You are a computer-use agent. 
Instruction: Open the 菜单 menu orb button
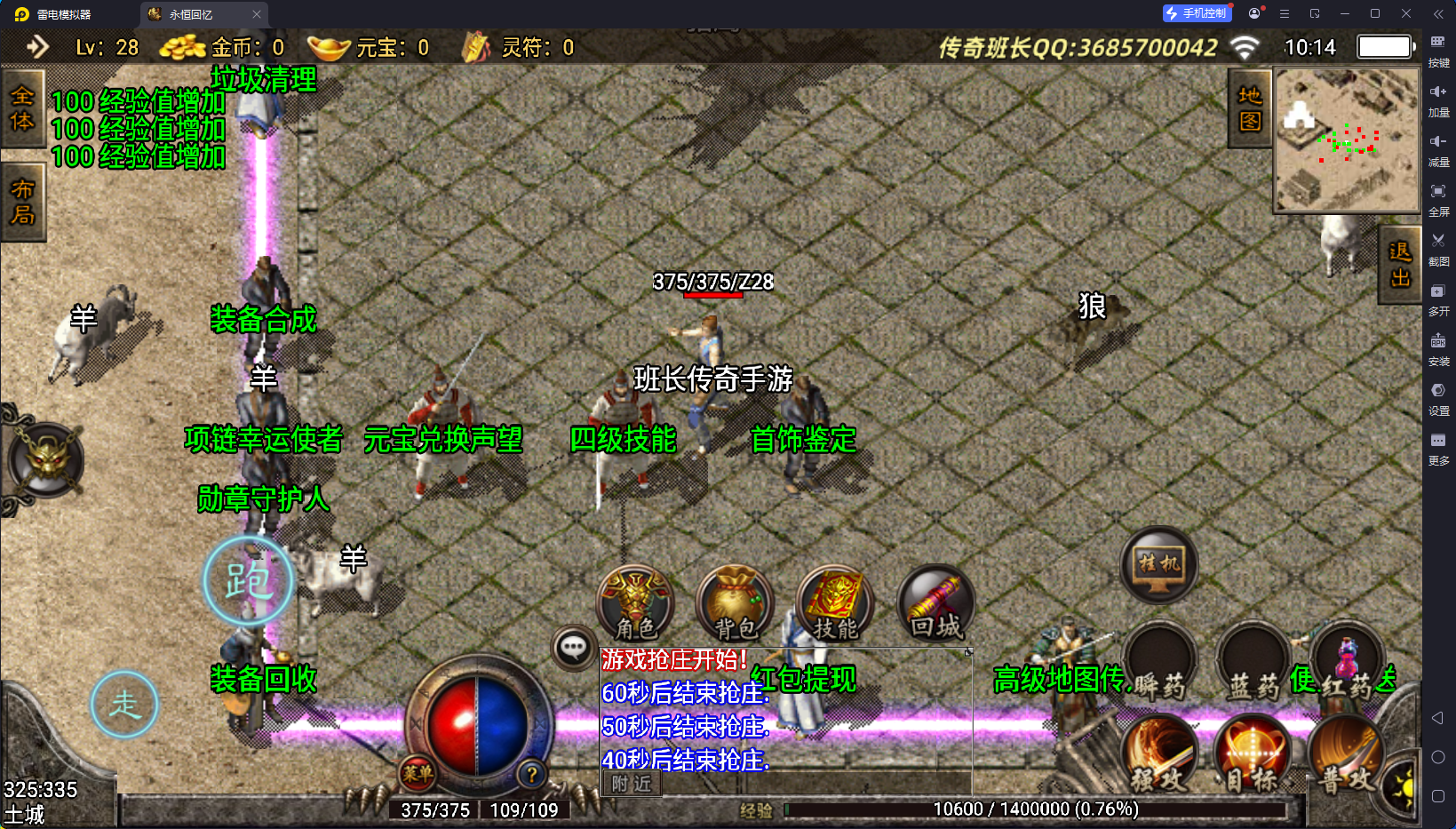(418, 773)
